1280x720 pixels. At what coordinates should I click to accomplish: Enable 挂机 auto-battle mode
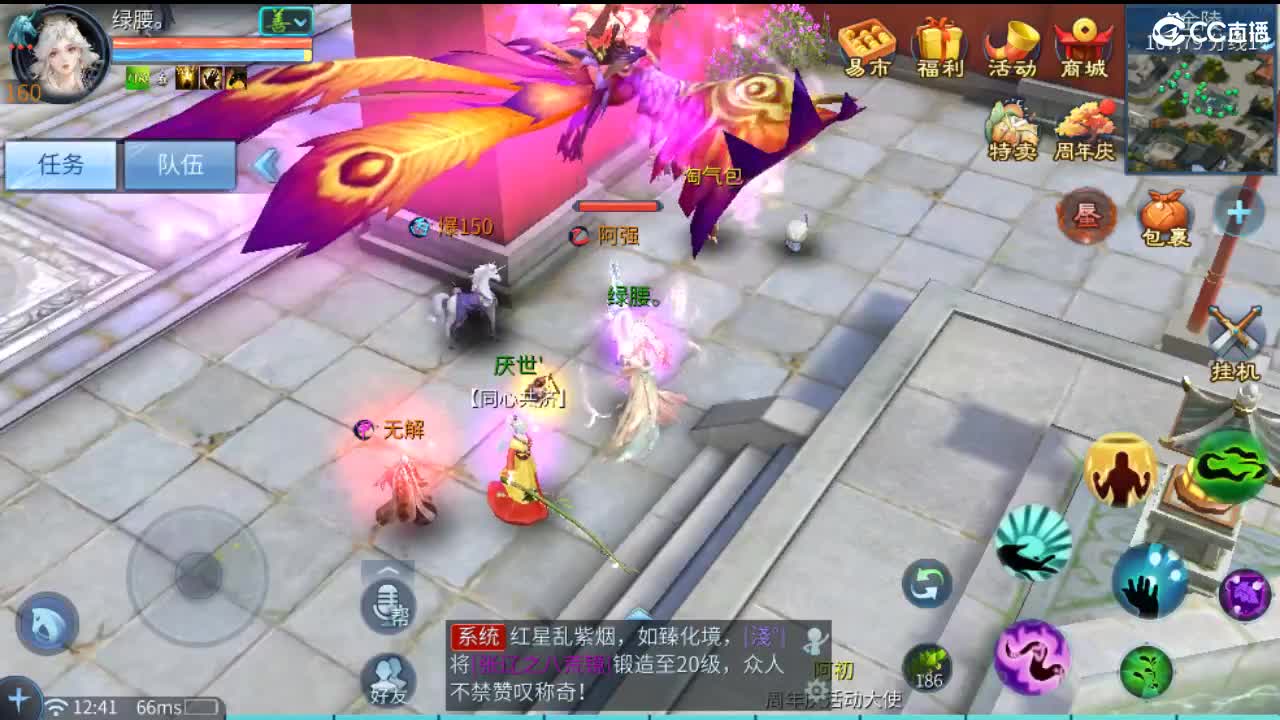point(1236,330)
